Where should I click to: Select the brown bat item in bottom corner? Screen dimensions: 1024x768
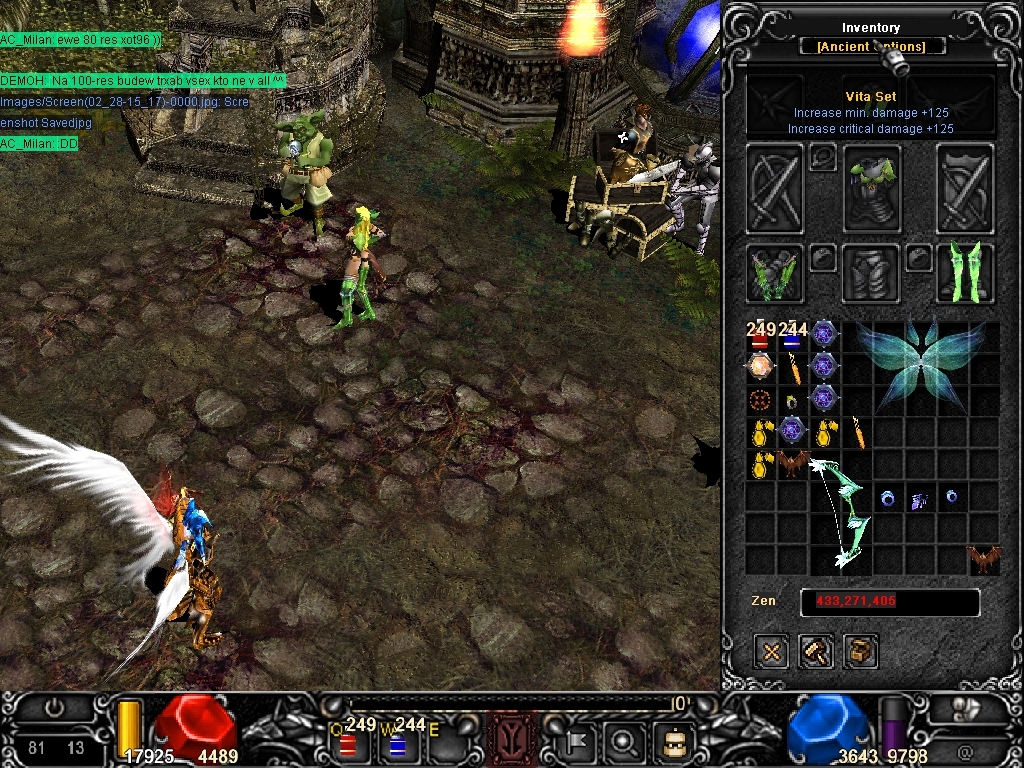pos(984,560)
